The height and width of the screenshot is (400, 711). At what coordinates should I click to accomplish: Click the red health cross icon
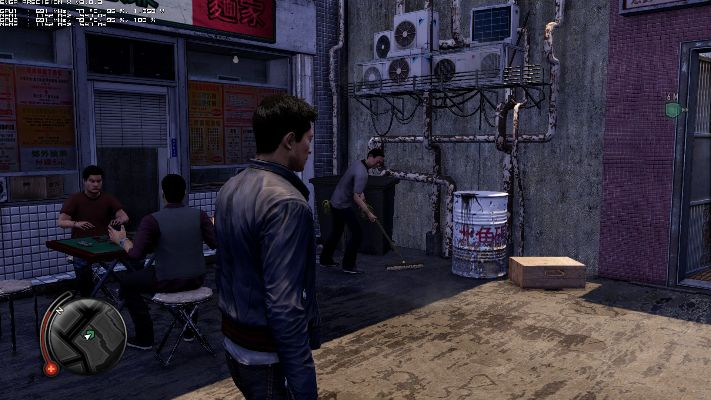(51, 368)
